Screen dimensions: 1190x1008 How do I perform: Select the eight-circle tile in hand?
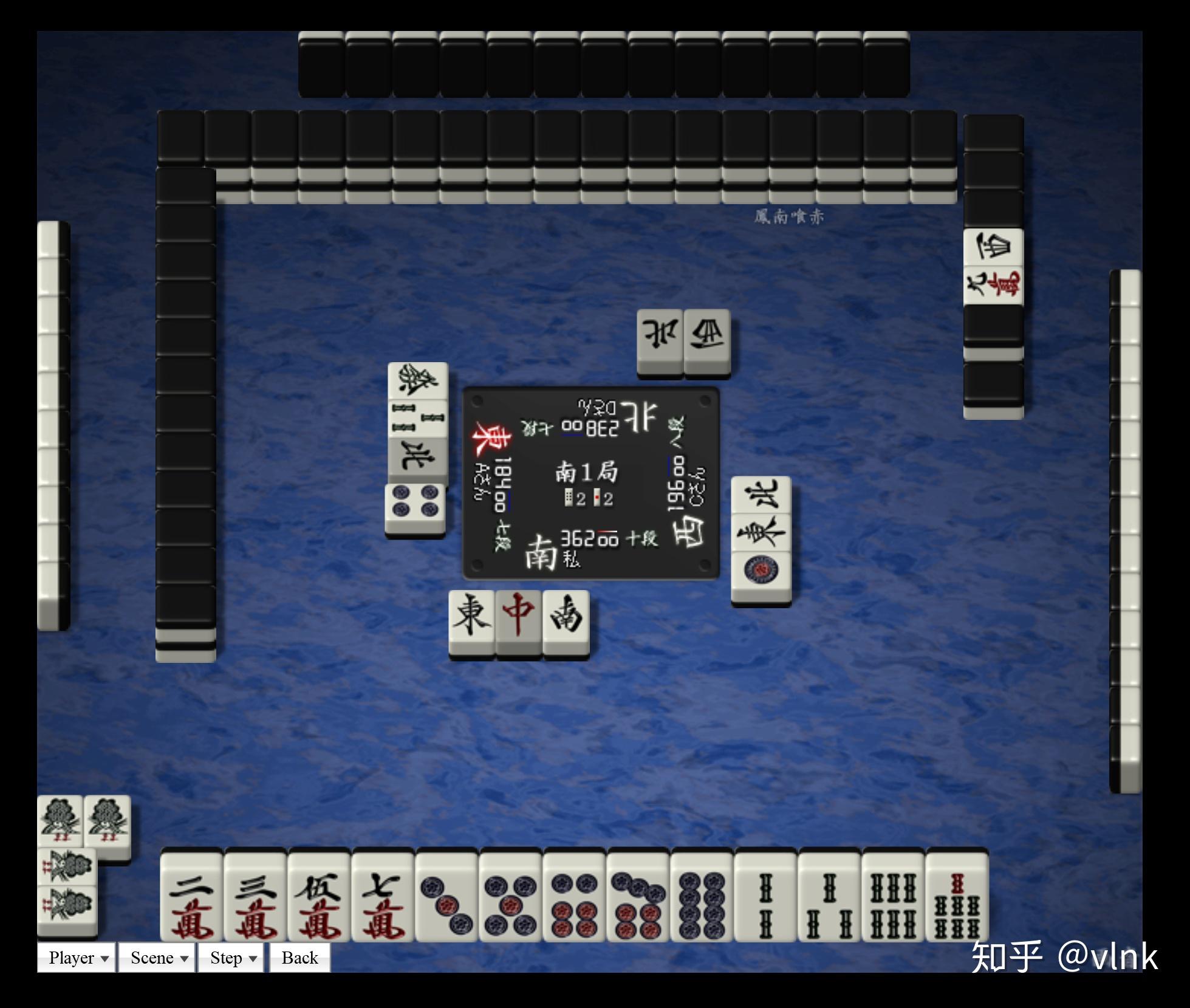click(702, 897)
